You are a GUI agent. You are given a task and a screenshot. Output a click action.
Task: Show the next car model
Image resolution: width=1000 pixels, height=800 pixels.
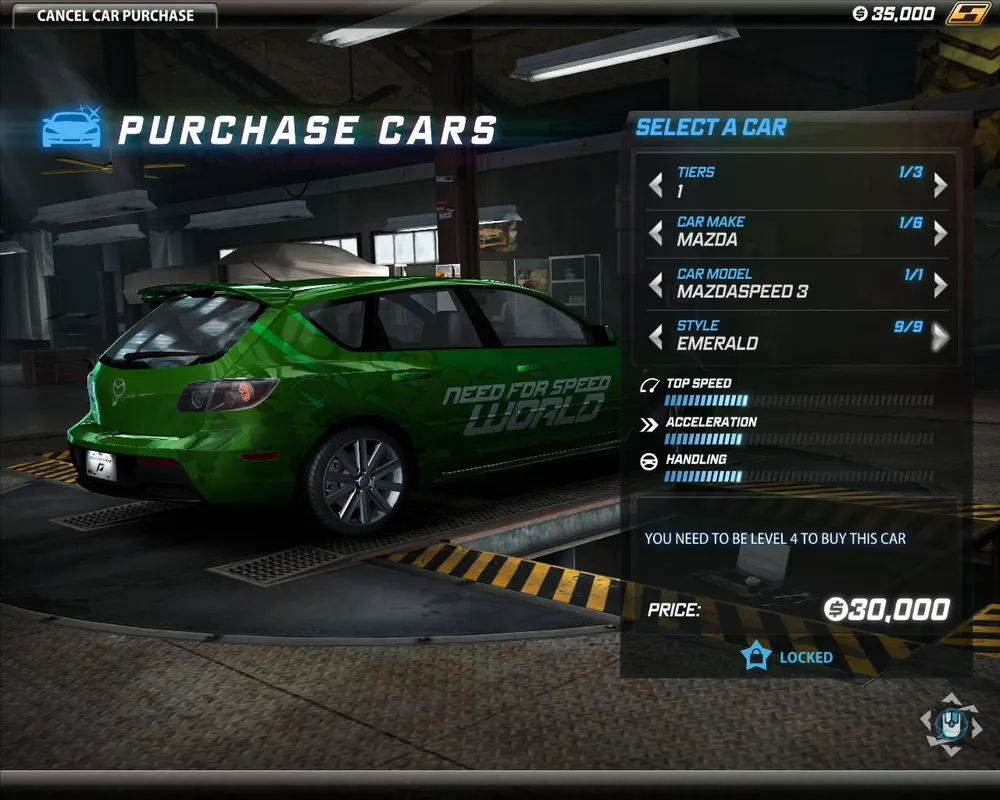pyautogui.click(x=940, y=286)
